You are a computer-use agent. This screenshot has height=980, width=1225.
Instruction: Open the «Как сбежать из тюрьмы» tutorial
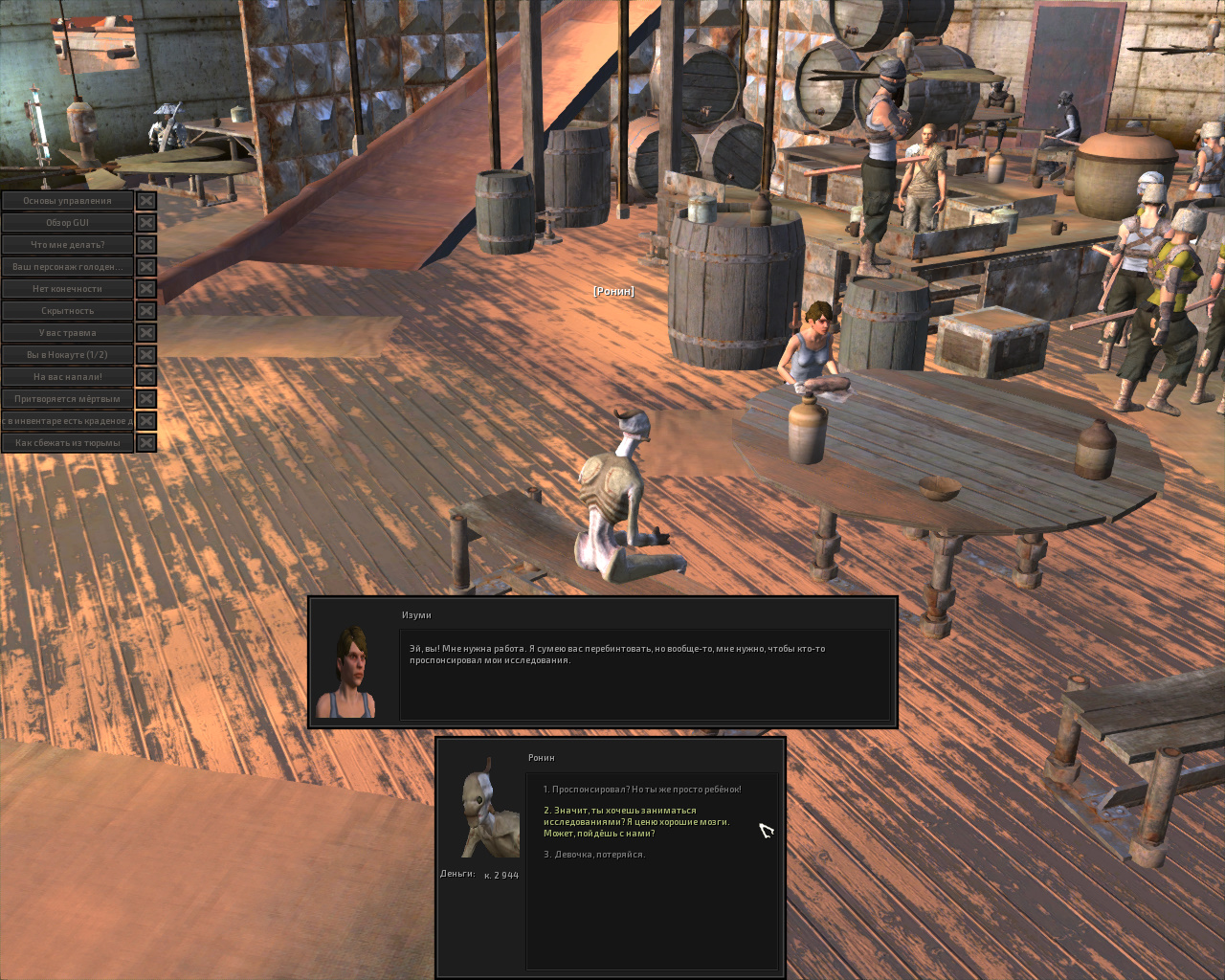pyautogui.click(x=67, y=443)
